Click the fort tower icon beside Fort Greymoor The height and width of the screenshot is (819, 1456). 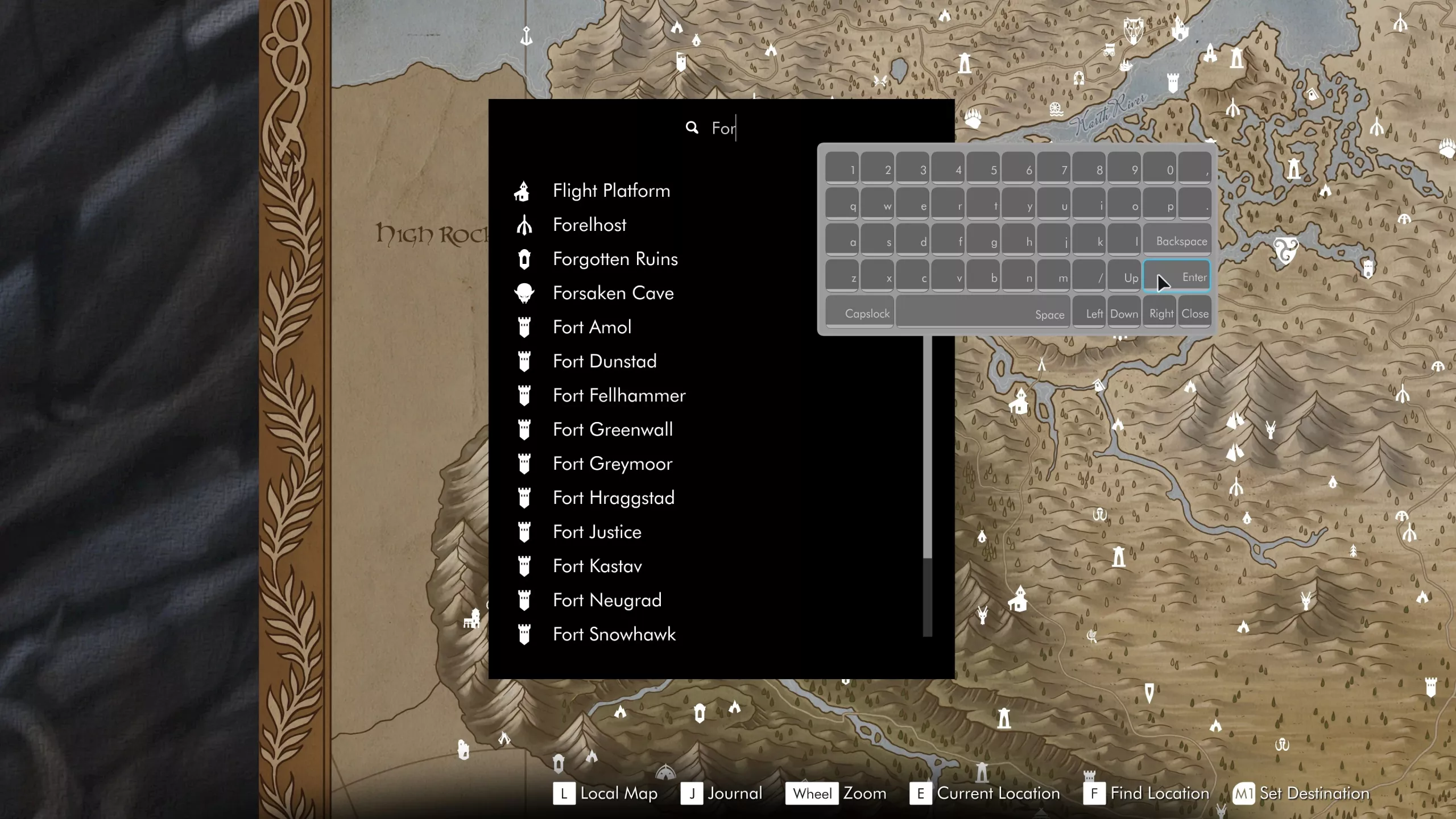pos(524,464)
